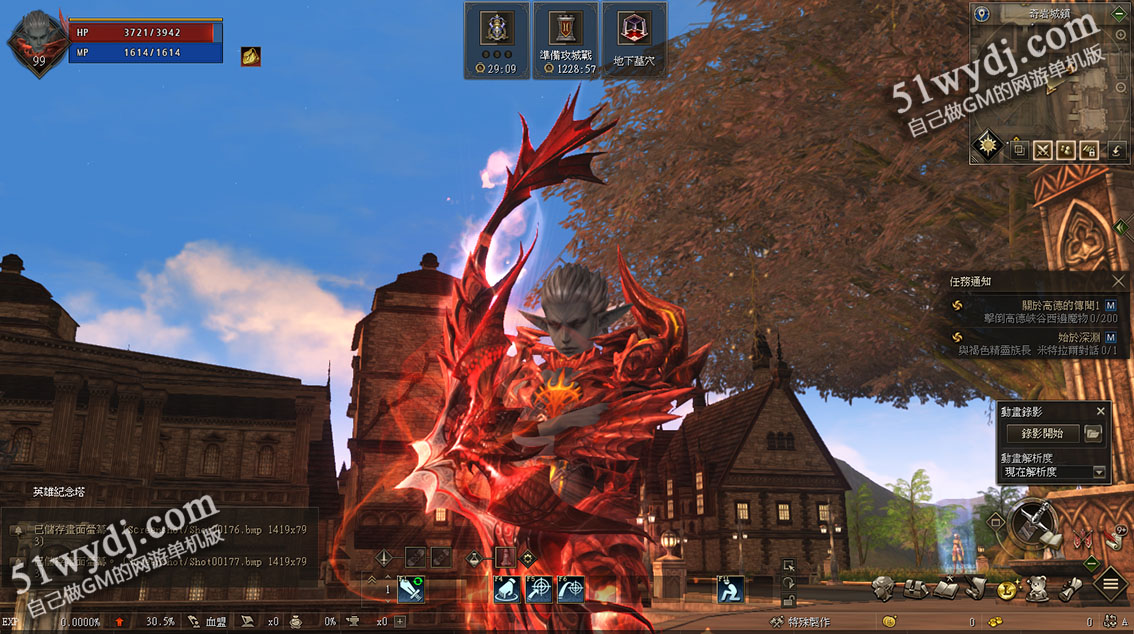1134x634 pixels.
Task: Close the 任務通知 quest notification panel
Action: 1119,282
